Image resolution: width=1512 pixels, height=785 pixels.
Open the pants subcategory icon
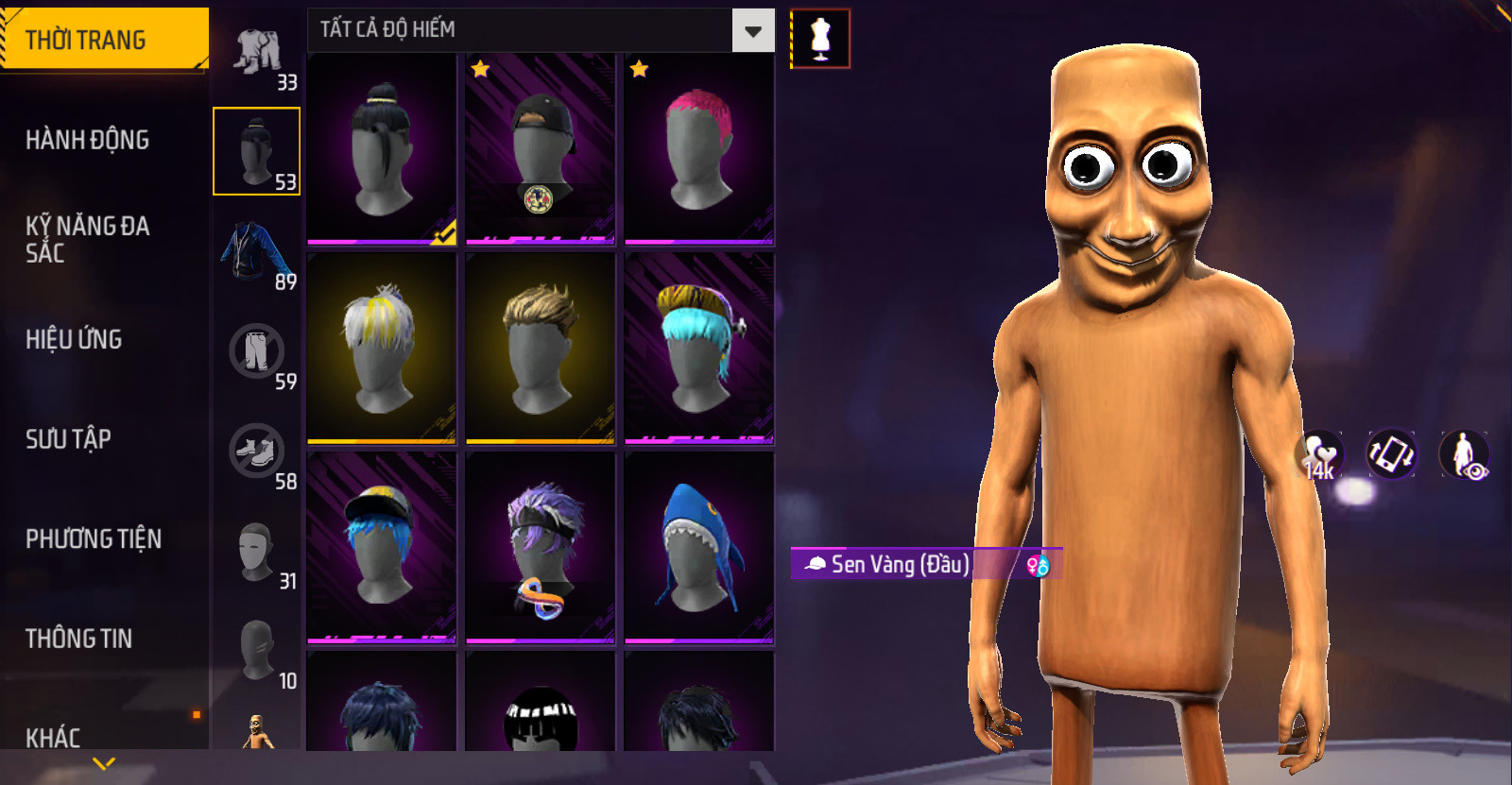pos(256,351)
